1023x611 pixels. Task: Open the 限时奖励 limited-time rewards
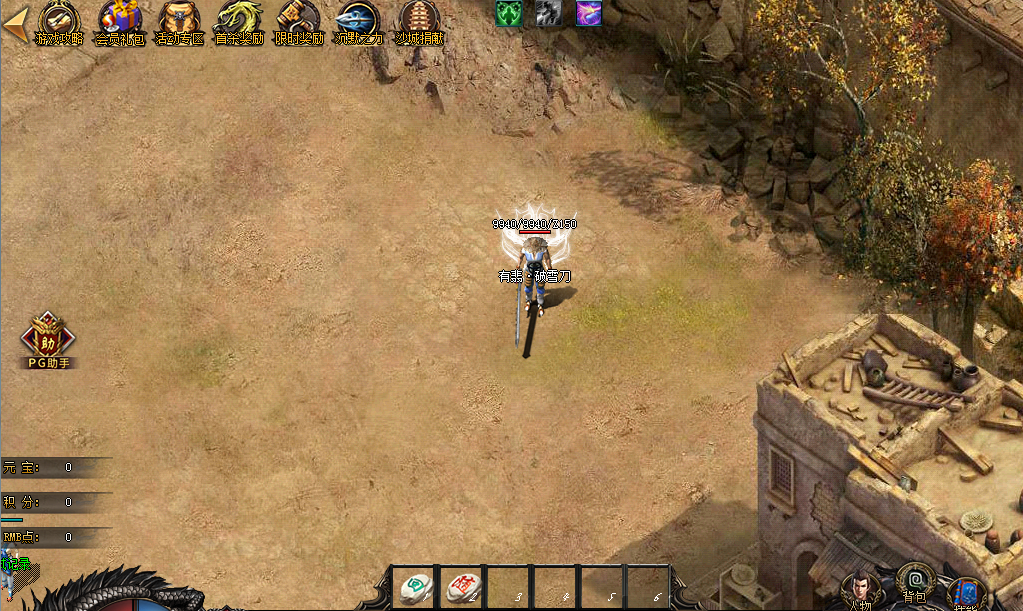click(299, 22)
